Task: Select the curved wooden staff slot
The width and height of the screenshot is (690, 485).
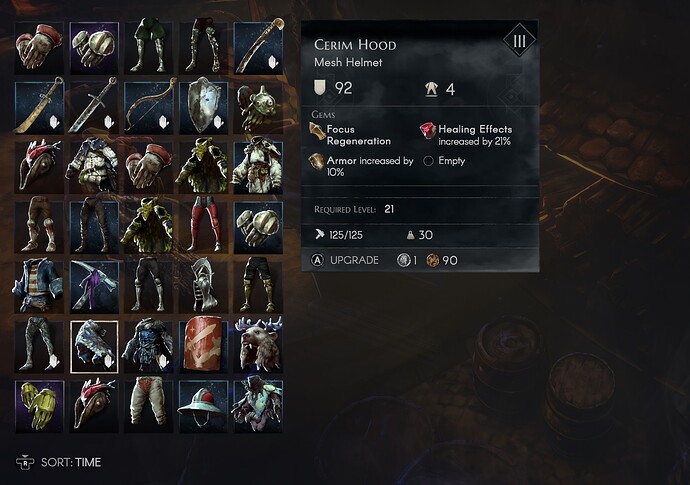Action: pyautogui.click(x=259, y=45)
